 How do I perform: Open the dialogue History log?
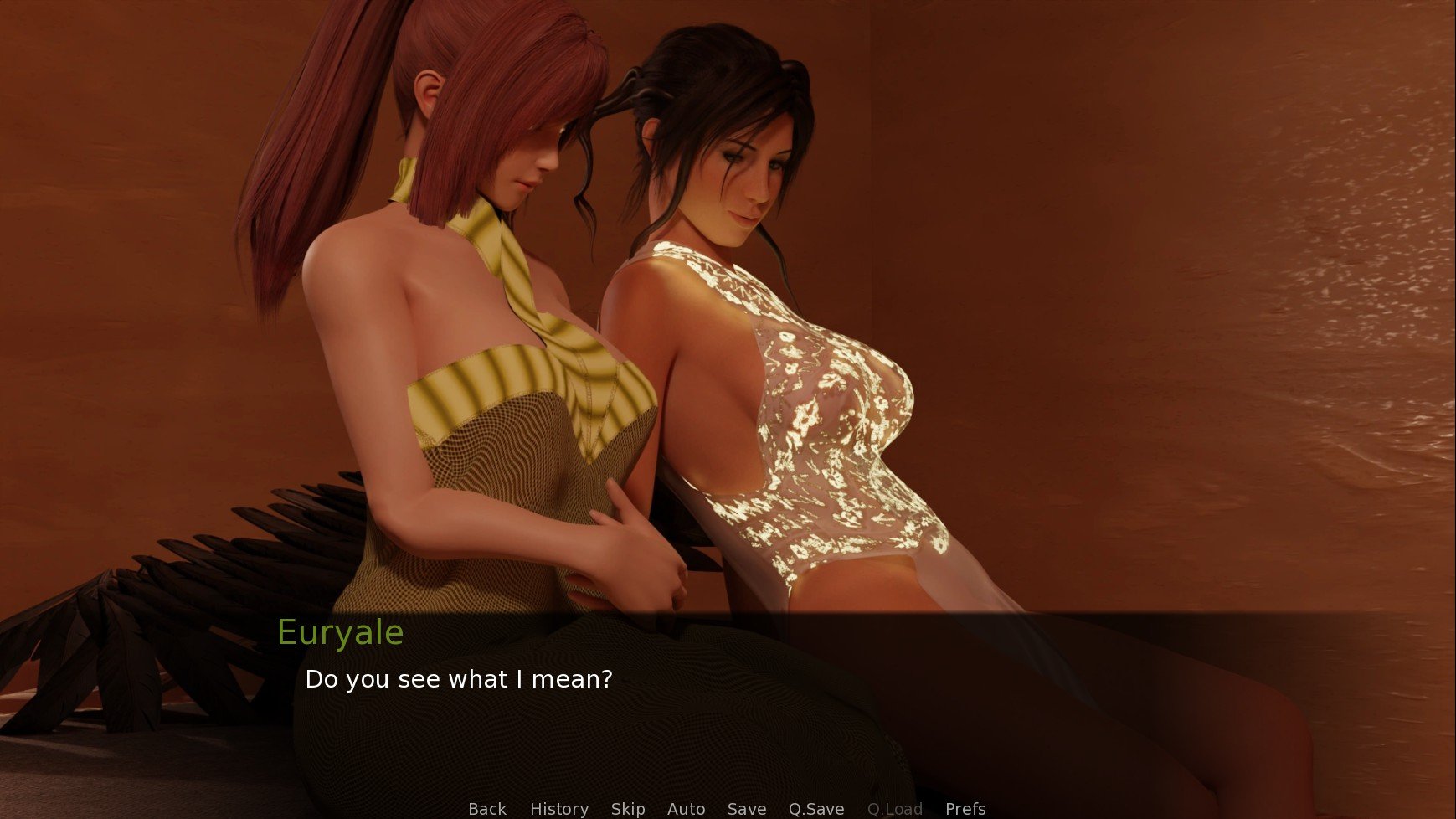point(558,809)
